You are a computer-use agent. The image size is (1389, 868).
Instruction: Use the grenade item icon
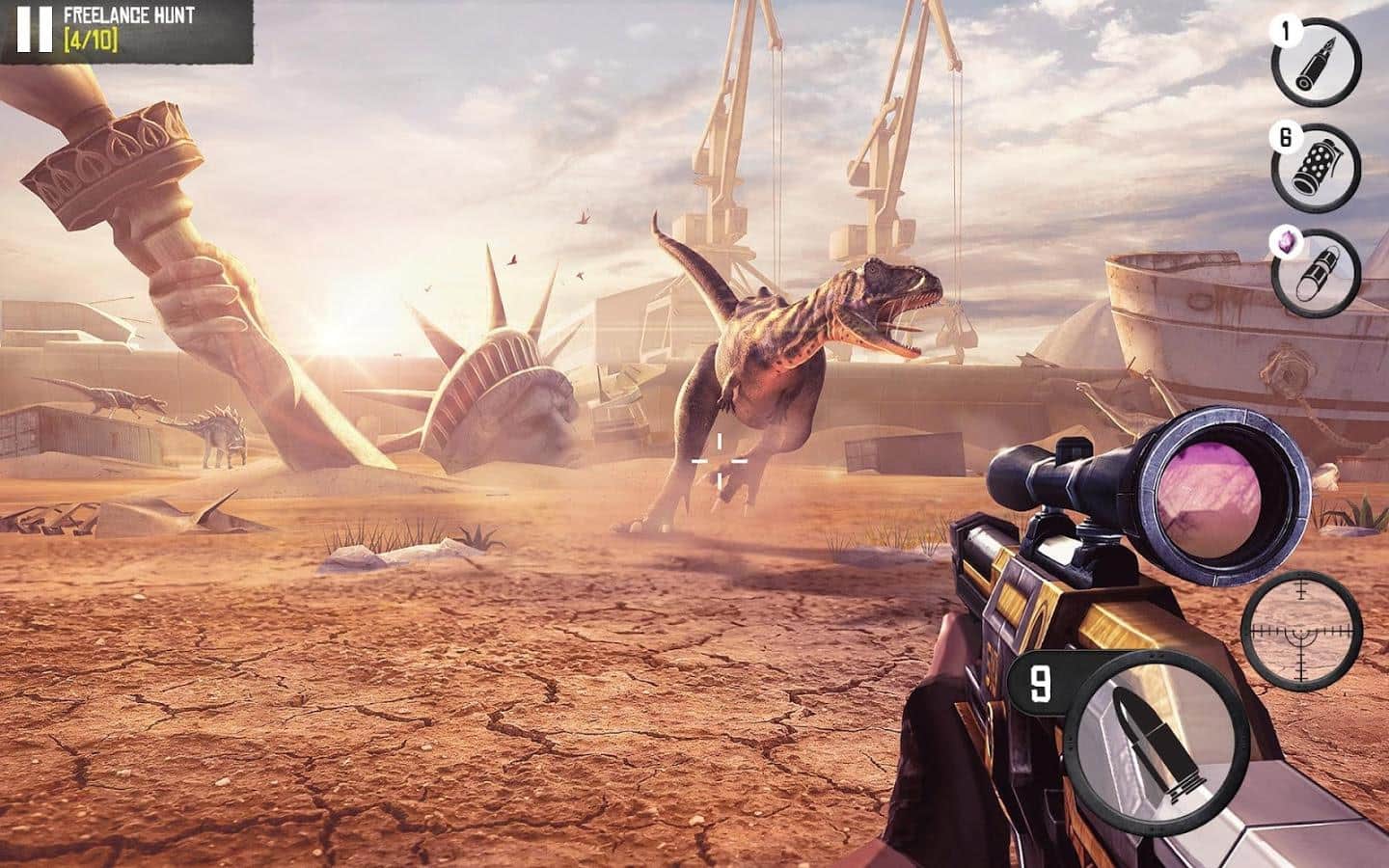pyautogui.click(x=1316, y=168)
